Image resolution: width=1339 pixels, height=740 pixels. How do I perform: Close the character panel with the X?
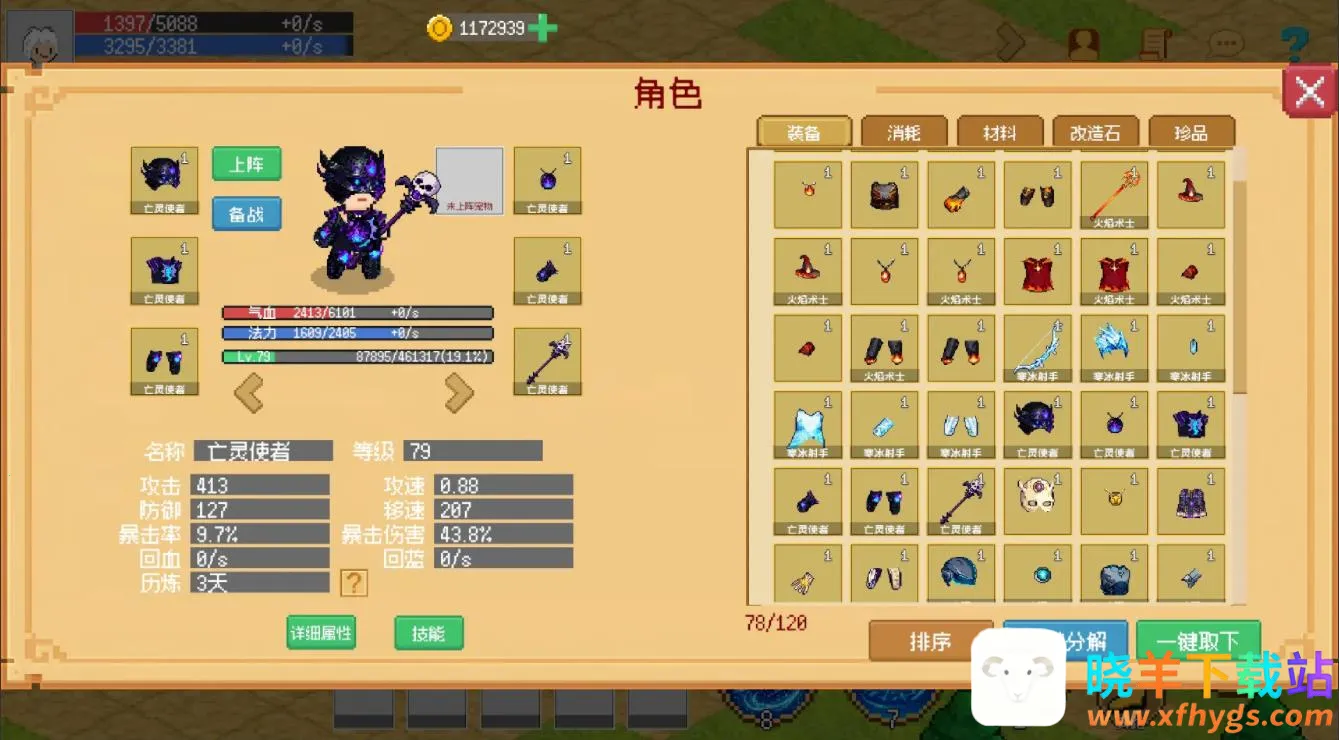tap(1310, 92)
